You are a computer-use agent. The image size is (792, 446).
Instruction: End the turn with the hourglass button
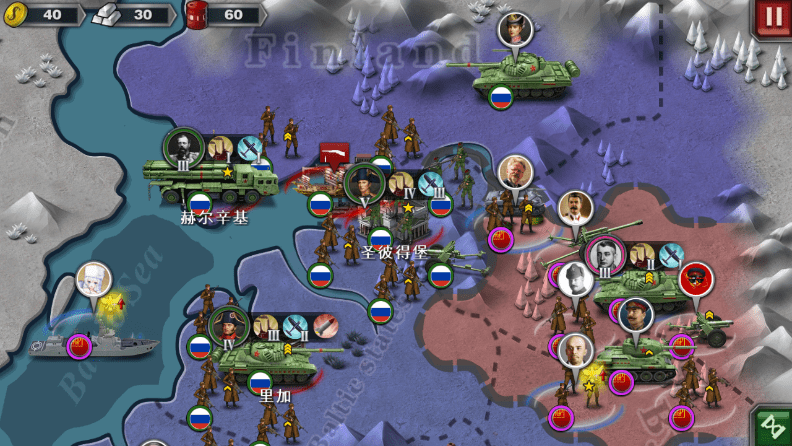[x=771, y=427]
